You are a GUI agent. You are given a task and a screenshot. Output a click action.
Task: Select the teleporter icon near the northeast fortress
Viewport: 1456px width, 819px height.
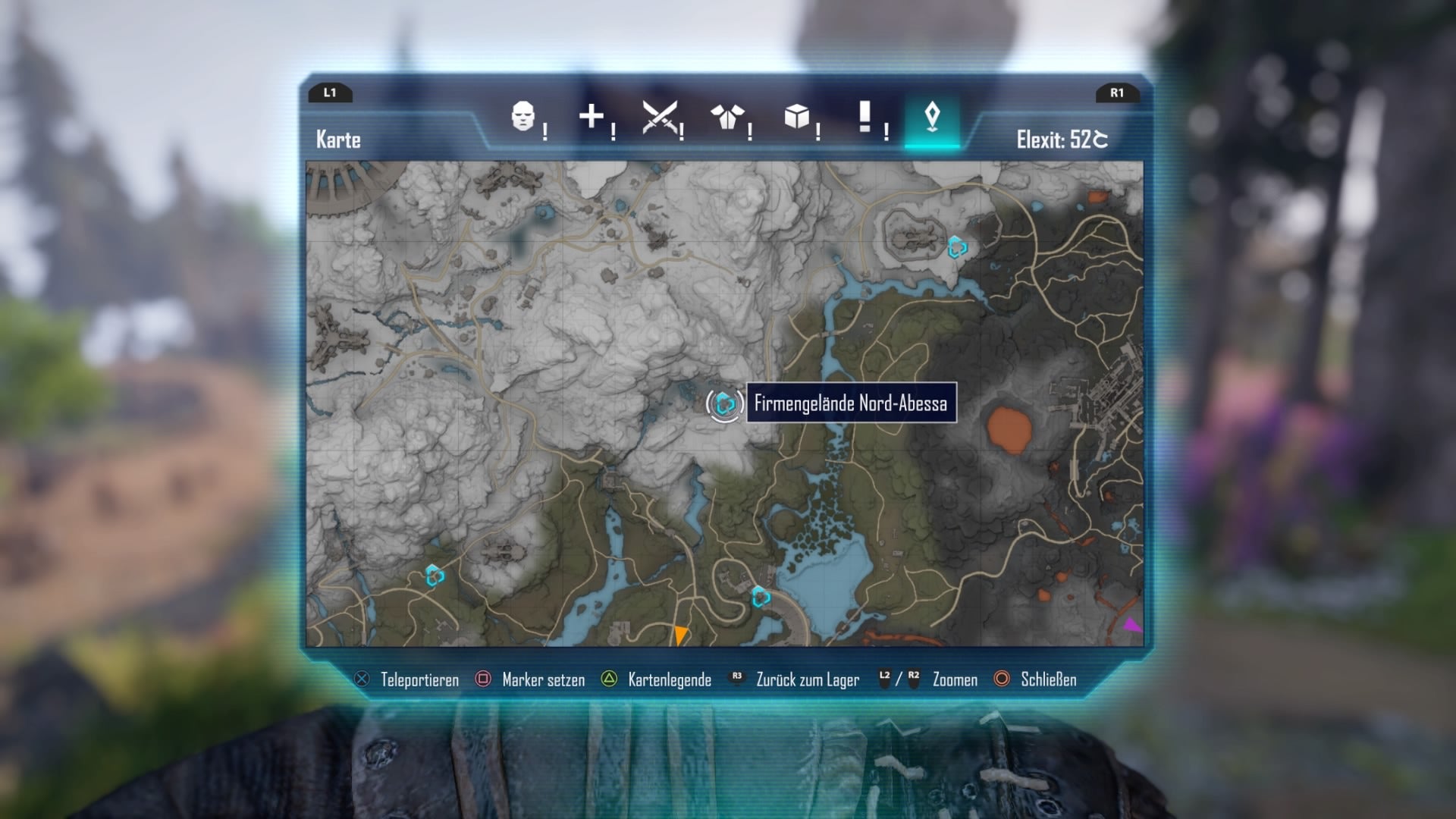click(x=958, y=246)
